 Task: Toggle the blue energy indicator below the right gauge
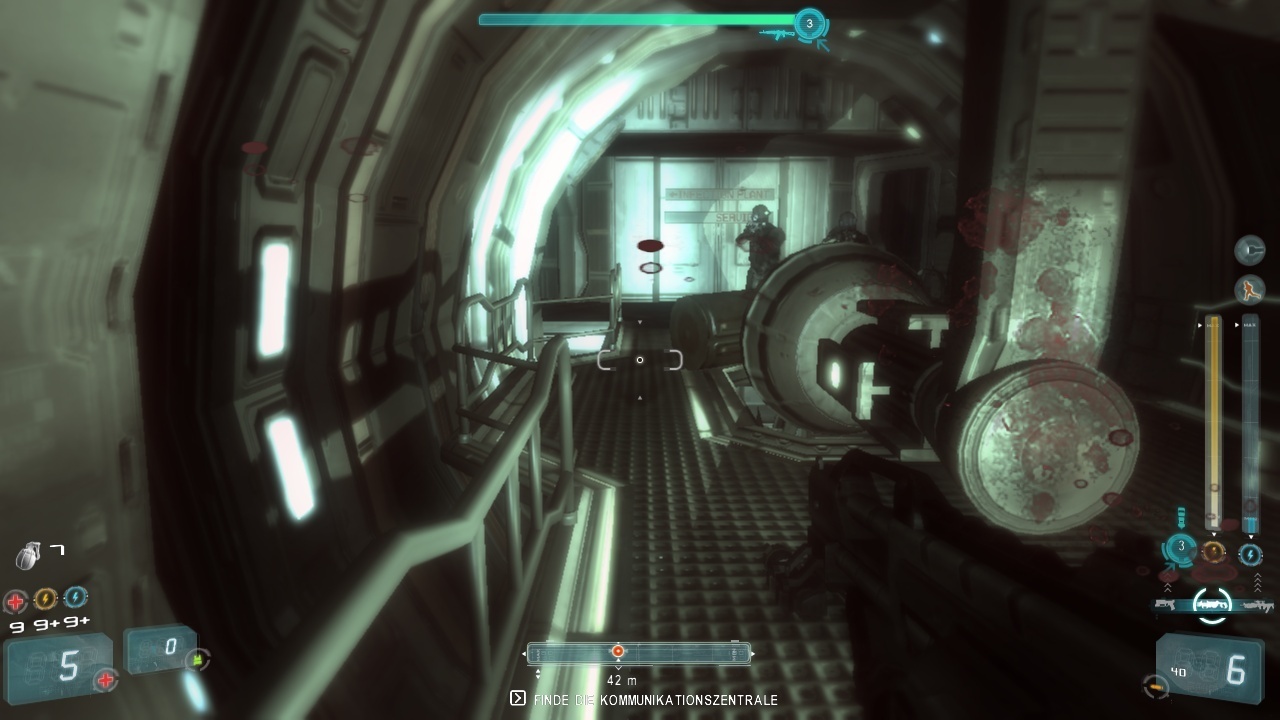click(1249, 556)
